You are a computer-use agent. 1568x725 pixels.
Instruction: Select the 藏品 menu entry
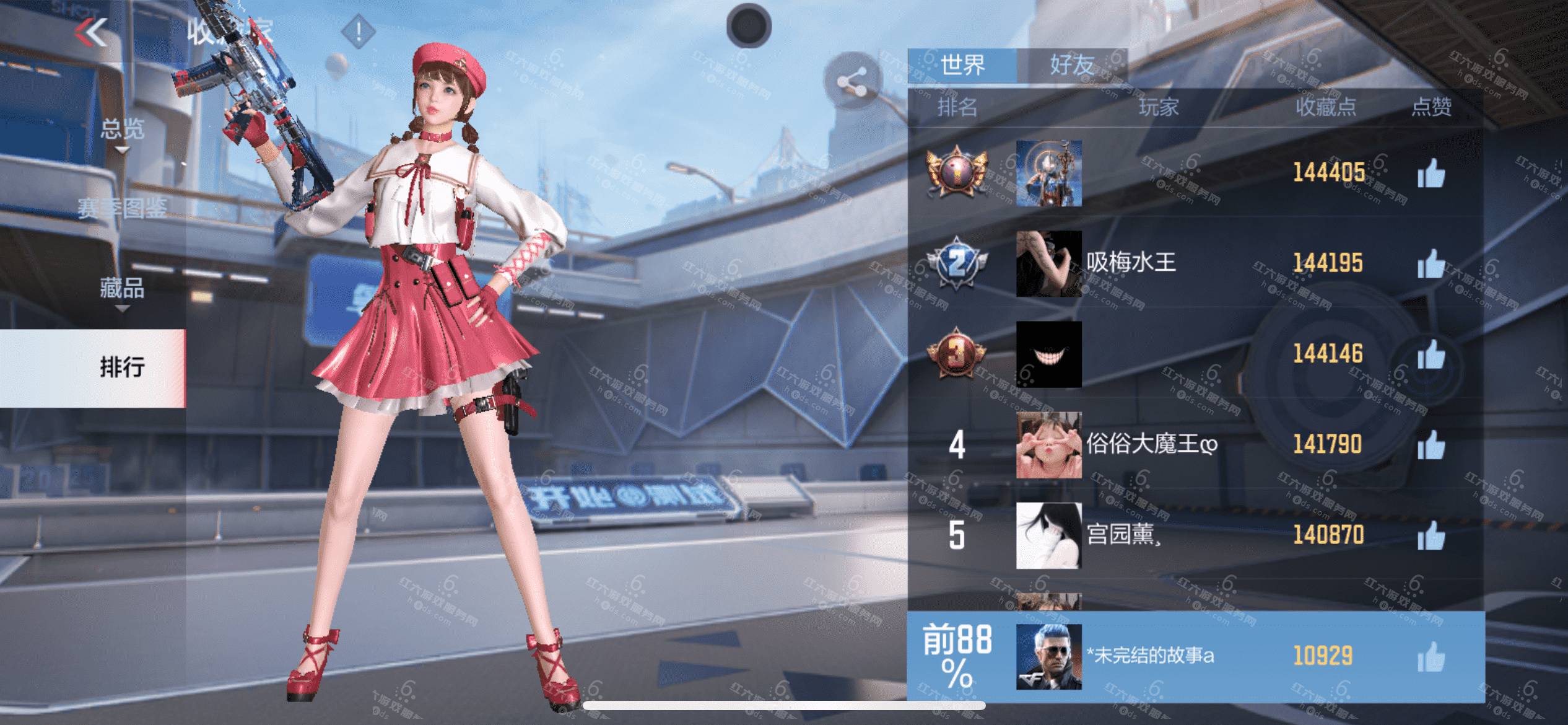(x=122, y=288)
